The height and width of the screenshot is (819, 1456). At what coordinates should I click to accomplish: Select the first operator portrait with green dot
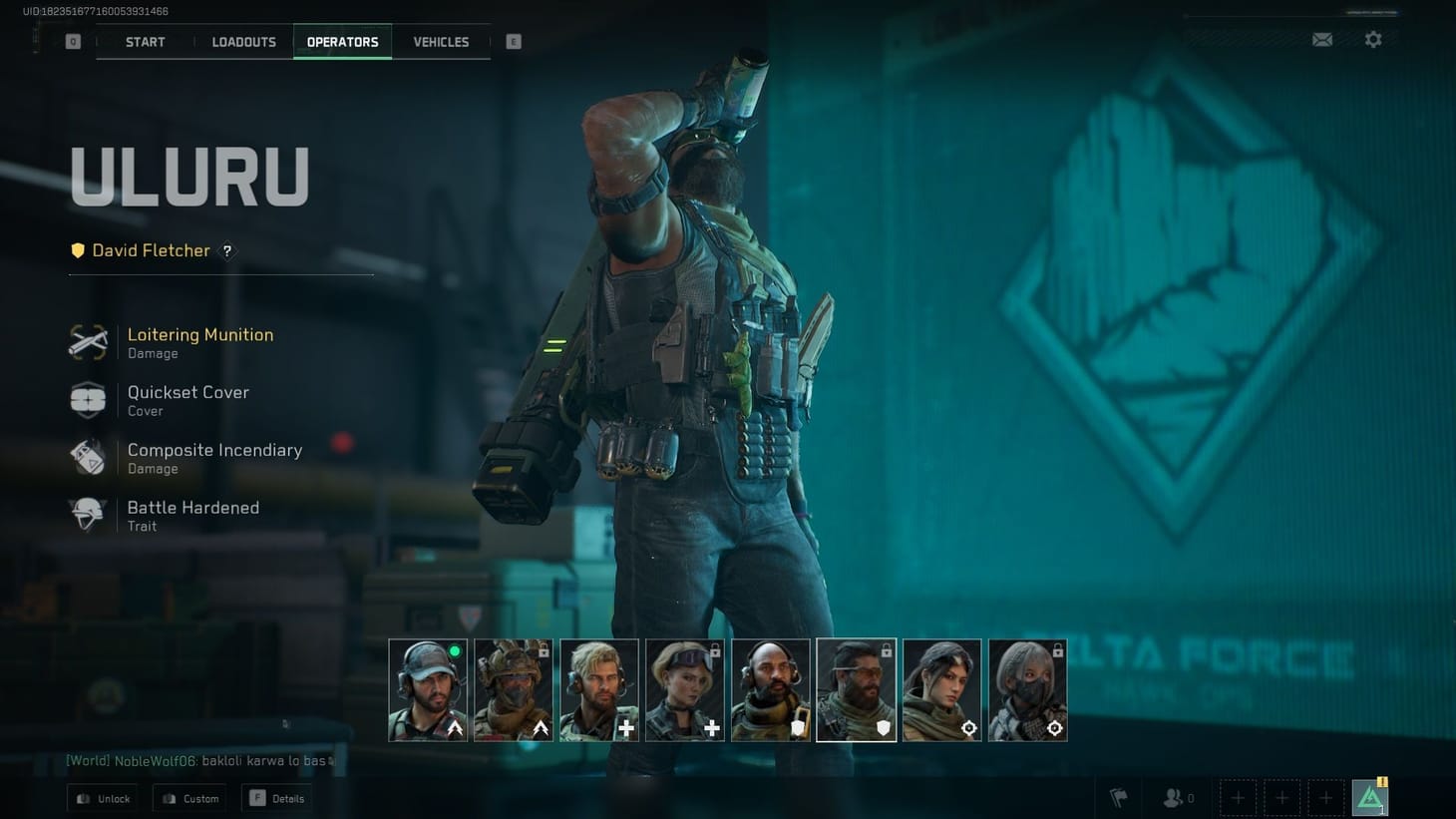pyautogui.click(x=428, y=689)
